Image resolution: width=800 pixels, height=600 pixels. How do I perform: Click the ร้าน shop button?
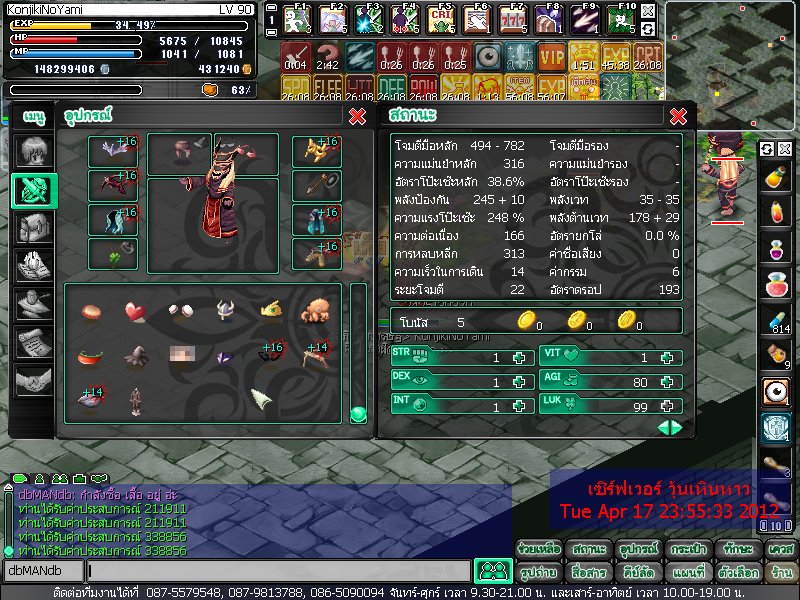(x=781, y=573)
